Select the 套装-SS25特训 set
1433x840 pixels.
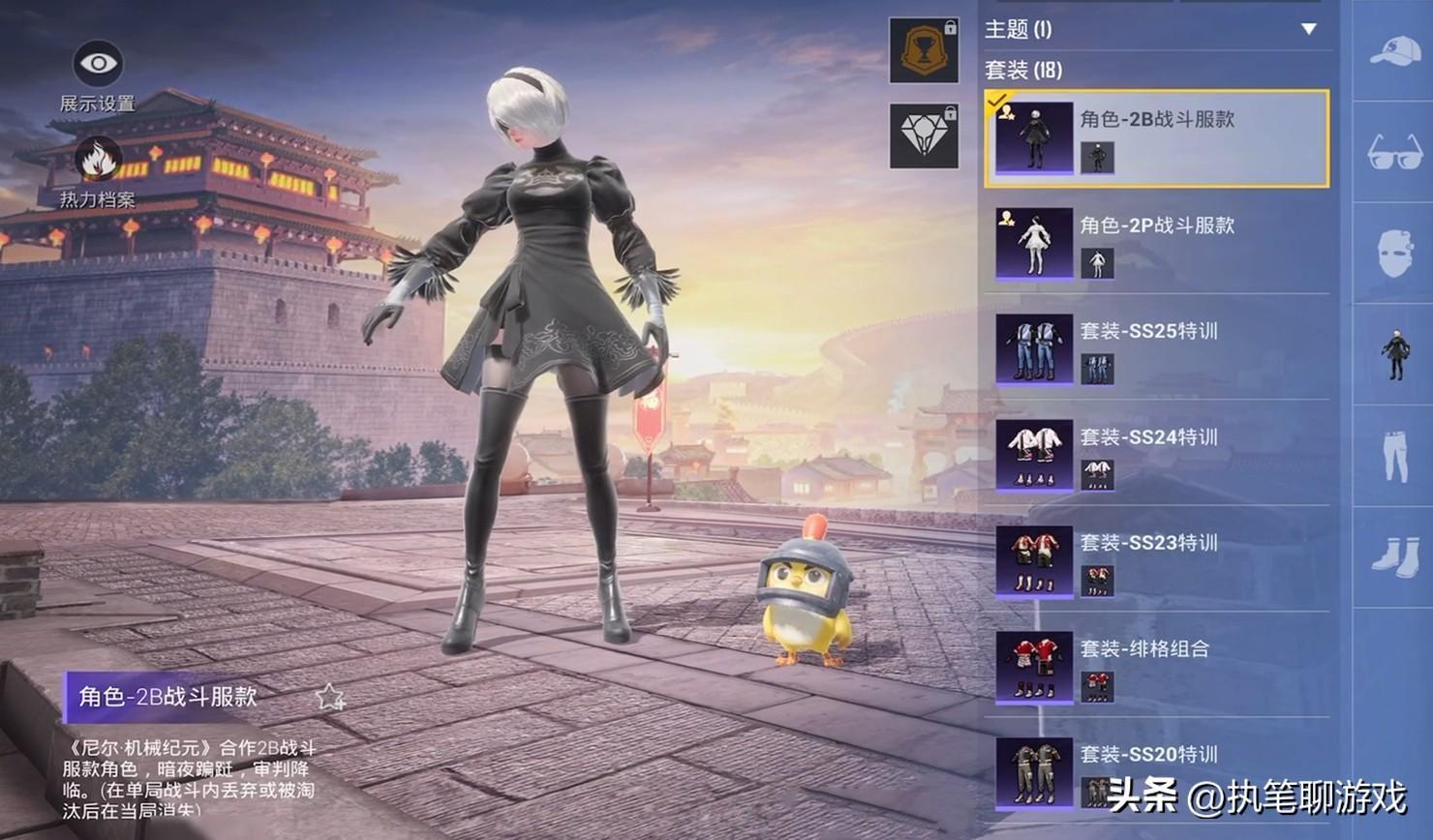1156,349
